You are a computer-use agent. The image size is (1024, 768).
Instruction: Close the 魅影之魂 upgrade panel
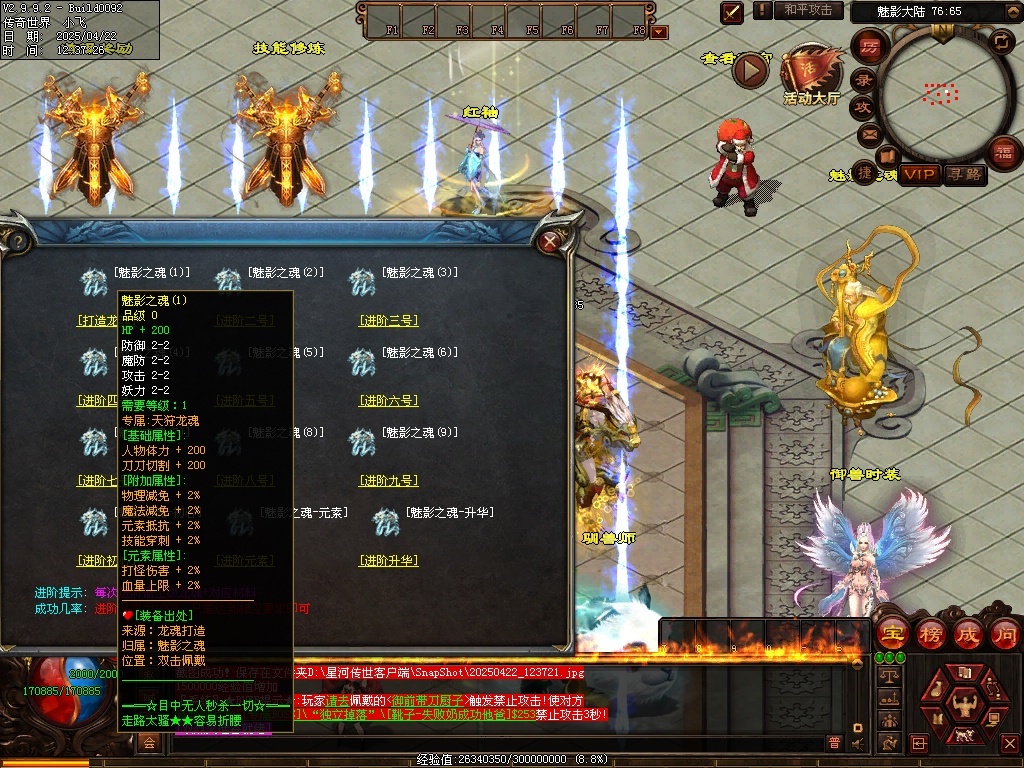coord(548,241)
